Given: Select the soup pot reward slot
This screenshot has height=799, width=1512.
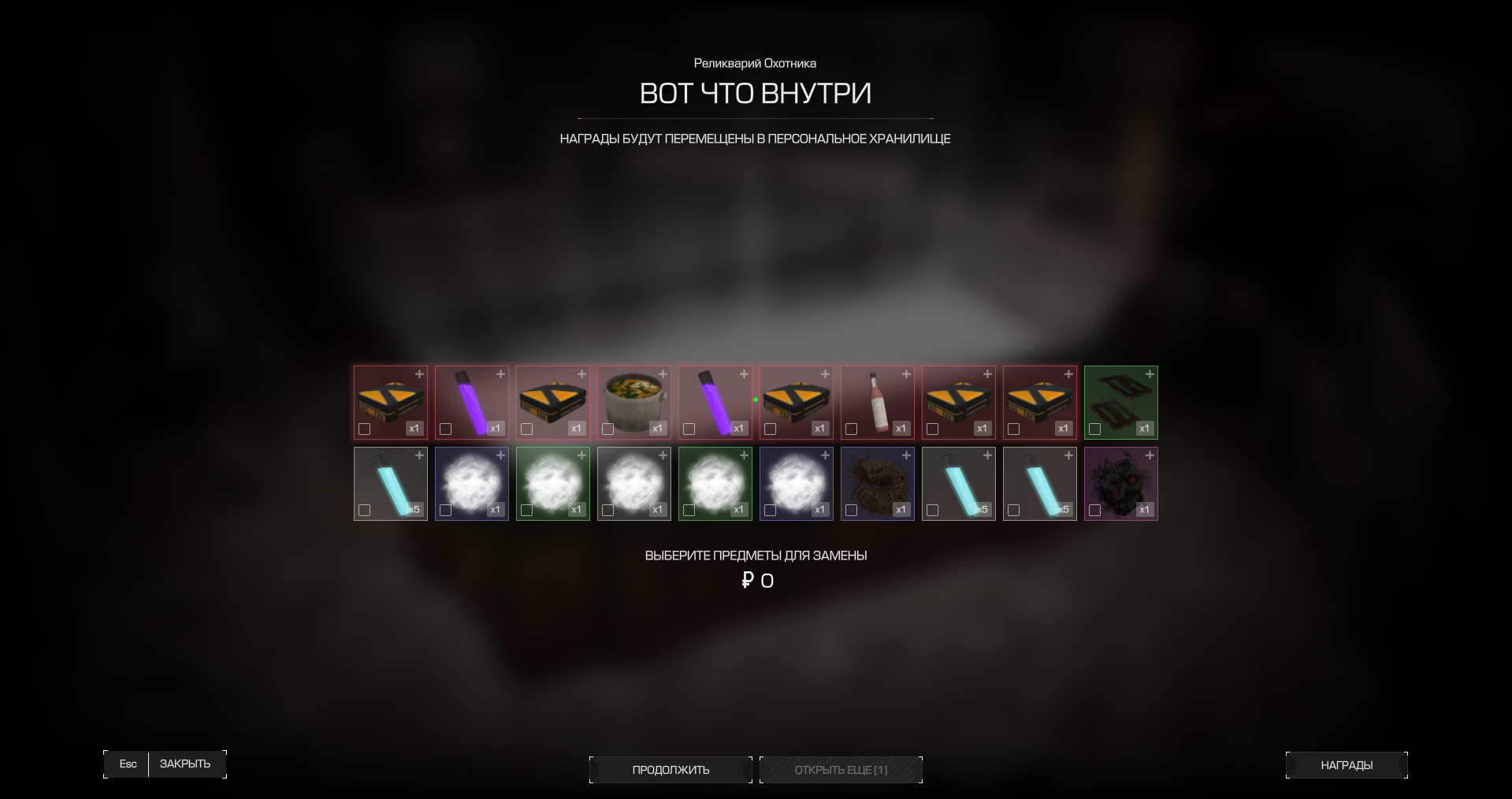Looking at the screenshot, I should tap(634, 400).
